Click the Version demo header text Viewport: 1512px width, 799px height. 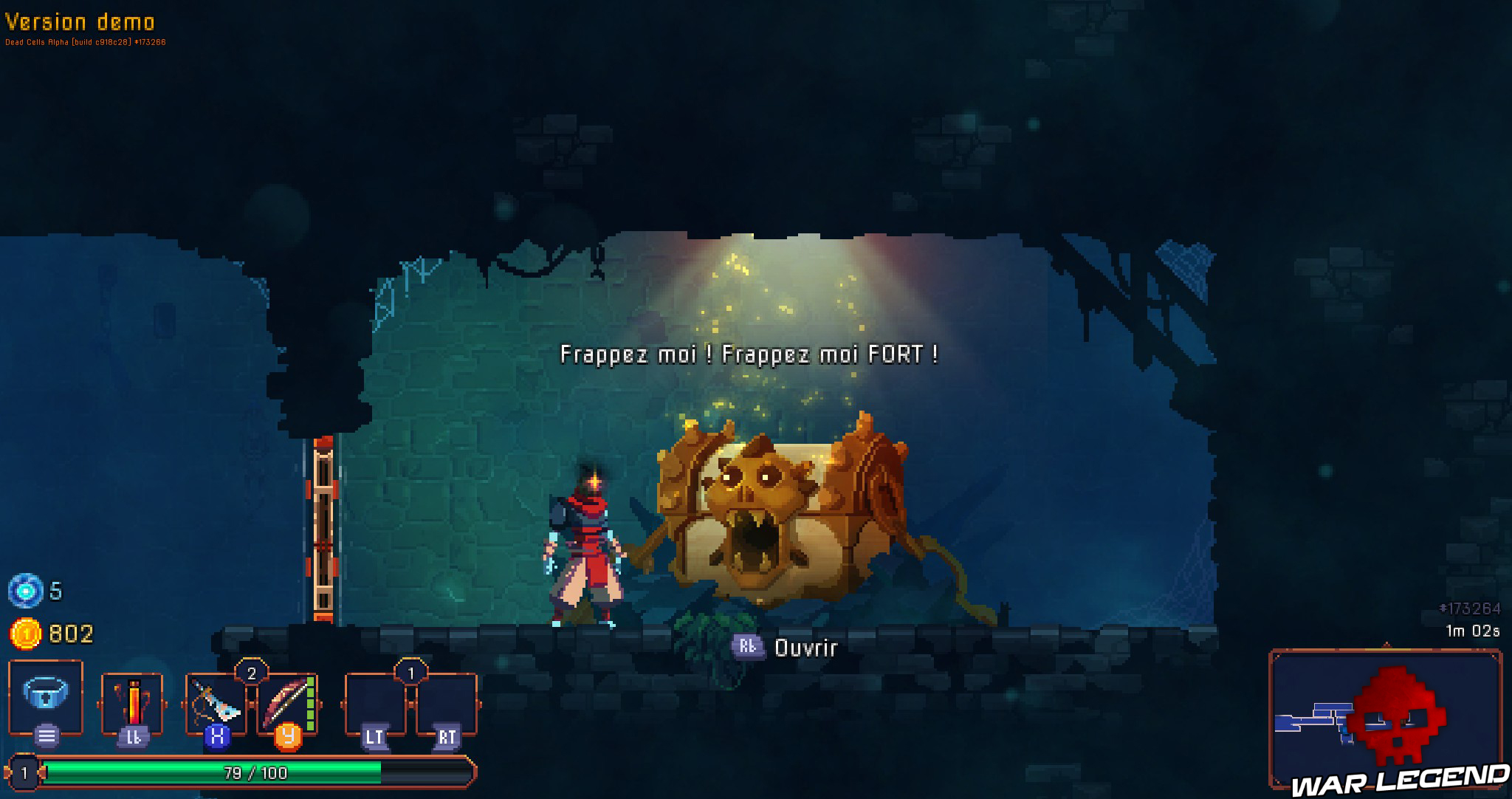tap(79, 23)
